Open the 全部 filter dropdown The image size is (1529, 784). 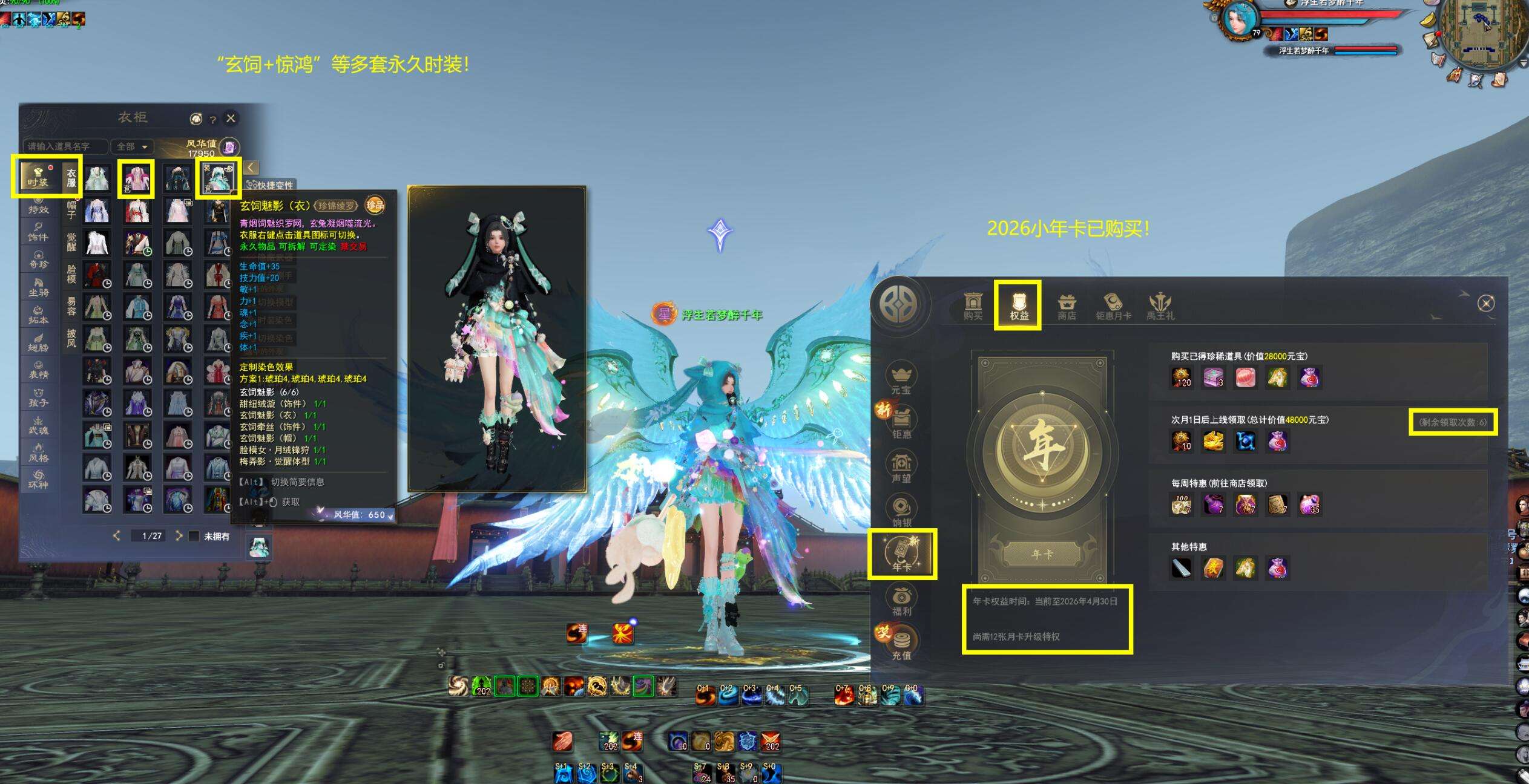[132, 146]
